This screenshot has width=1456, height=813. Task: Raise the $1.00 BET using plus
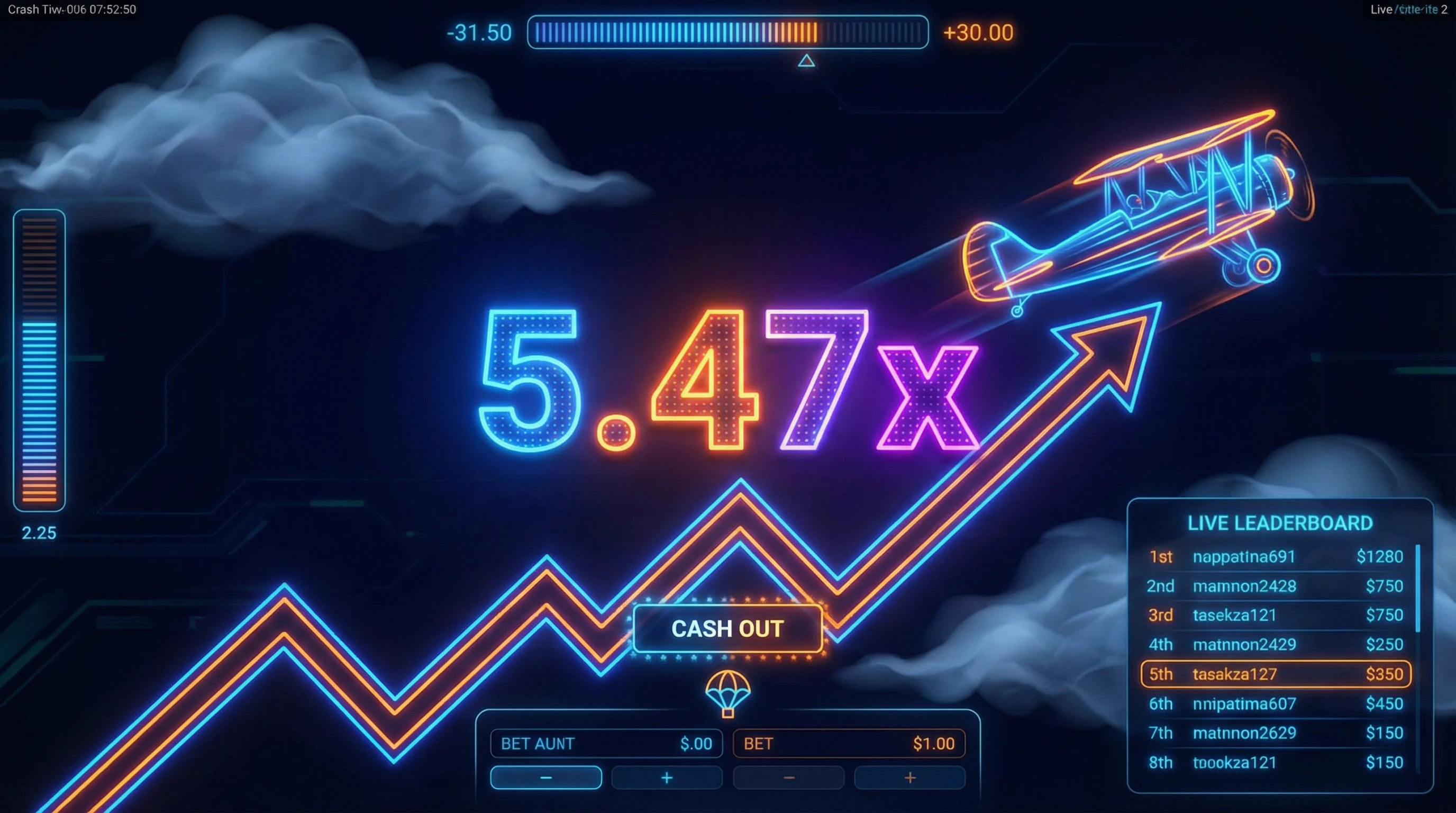909,778
